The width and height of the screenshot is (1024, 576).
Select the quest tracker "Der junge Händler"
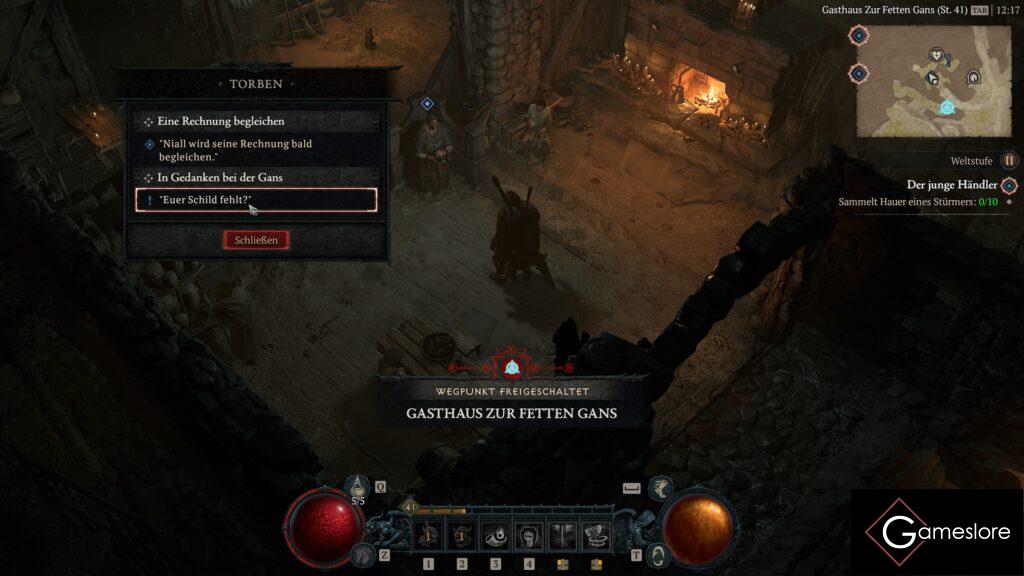click(951, 185)
